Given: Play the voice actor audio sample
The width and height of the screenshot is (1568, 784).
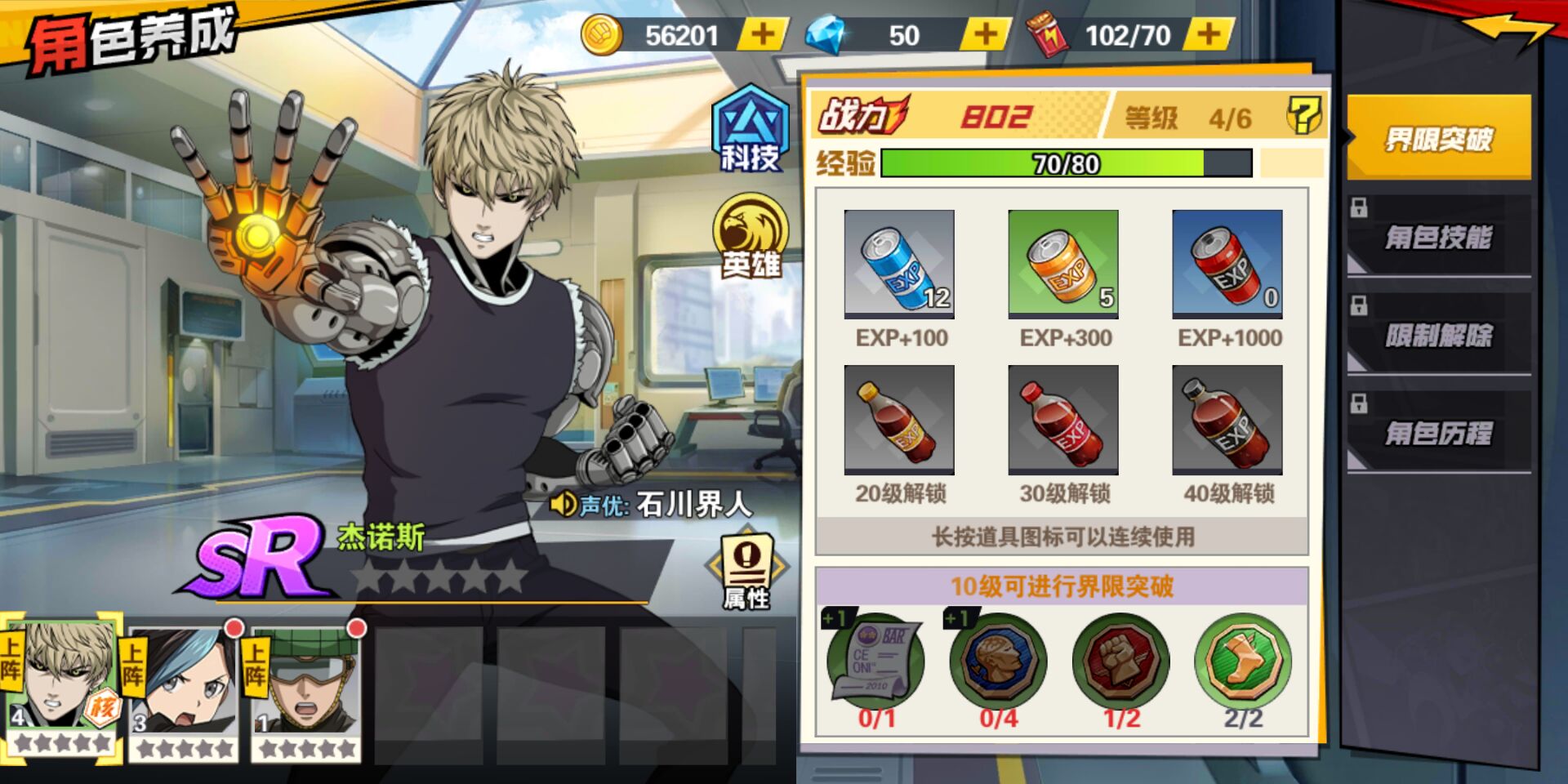Looking at the screenshot, I should (x=563, y=504).
